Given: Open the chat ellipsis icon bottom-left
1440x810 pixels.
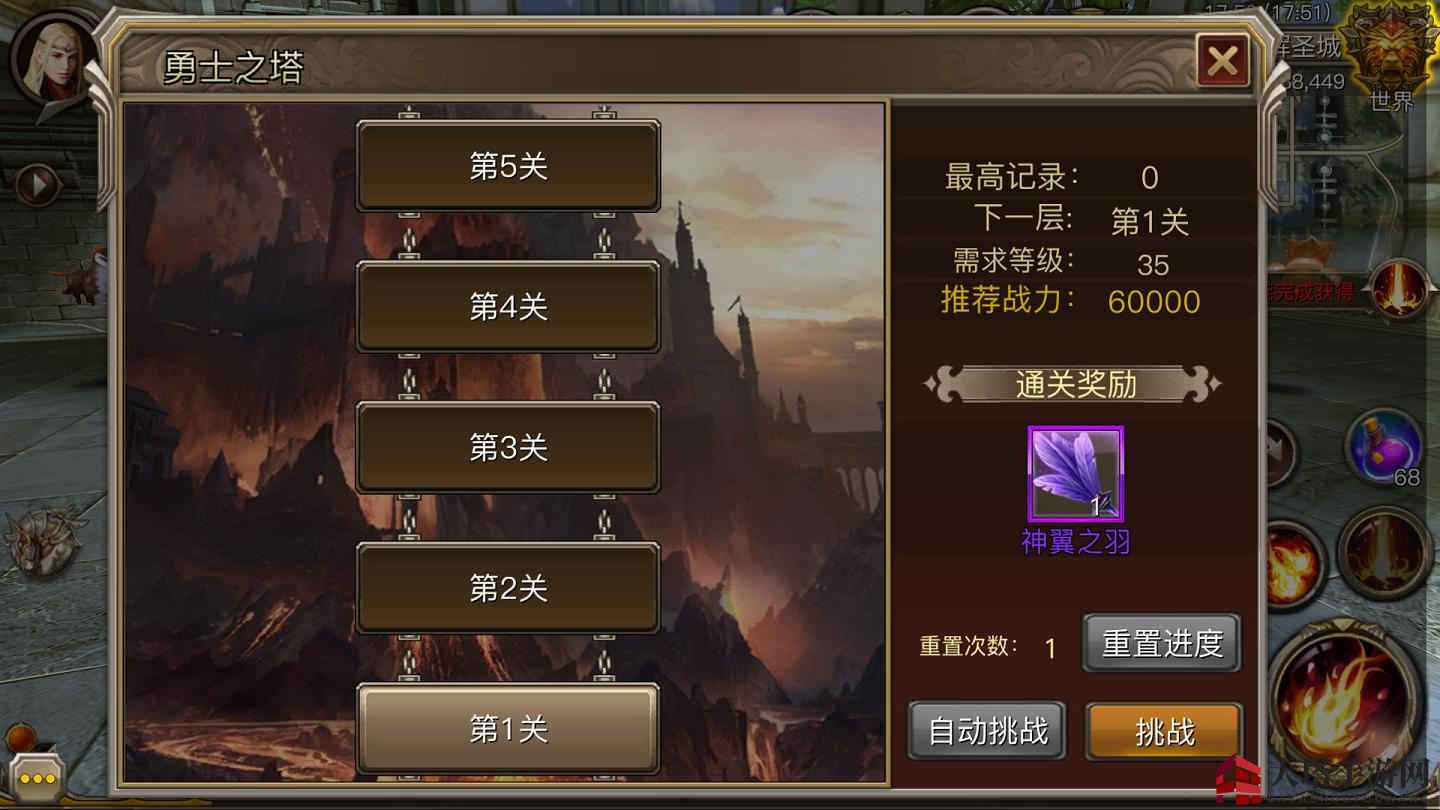Looking at the screenshot, I should (x=38, y=778).
